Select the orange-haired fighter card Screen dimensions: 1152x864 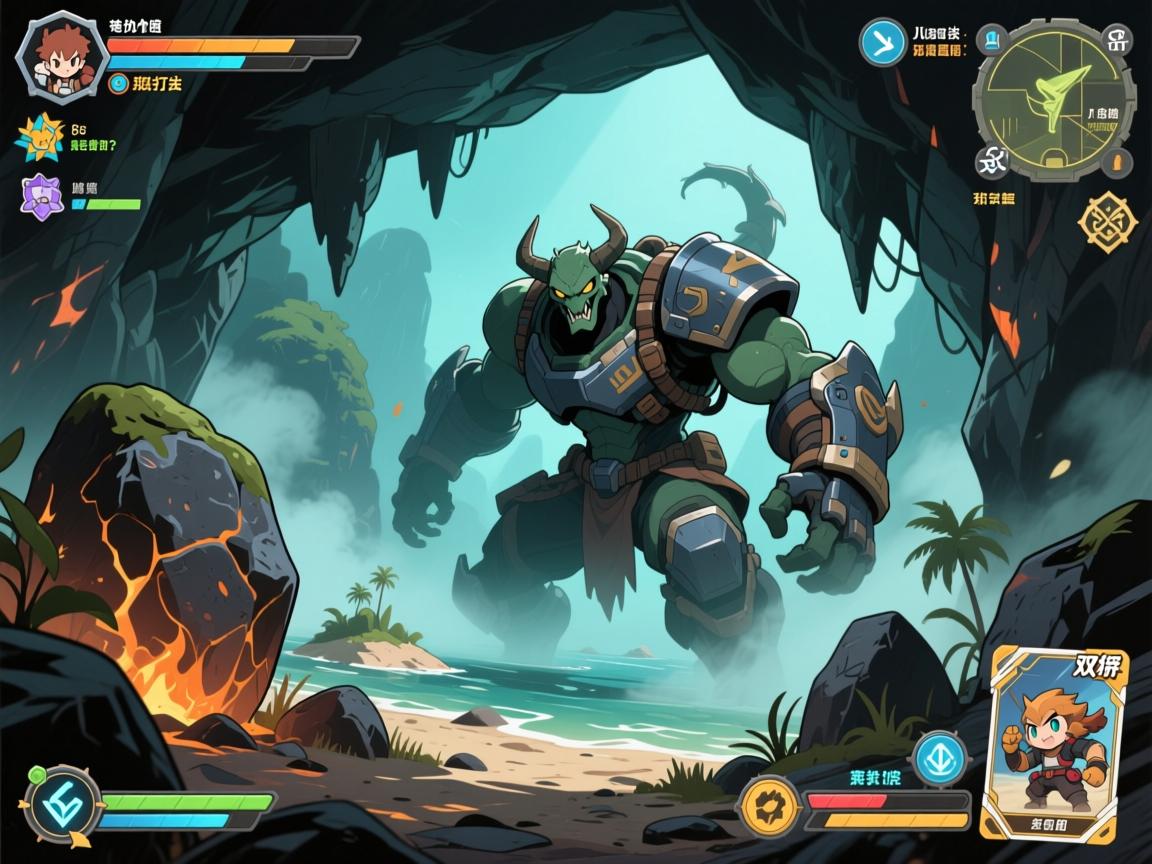(1055, 743)
